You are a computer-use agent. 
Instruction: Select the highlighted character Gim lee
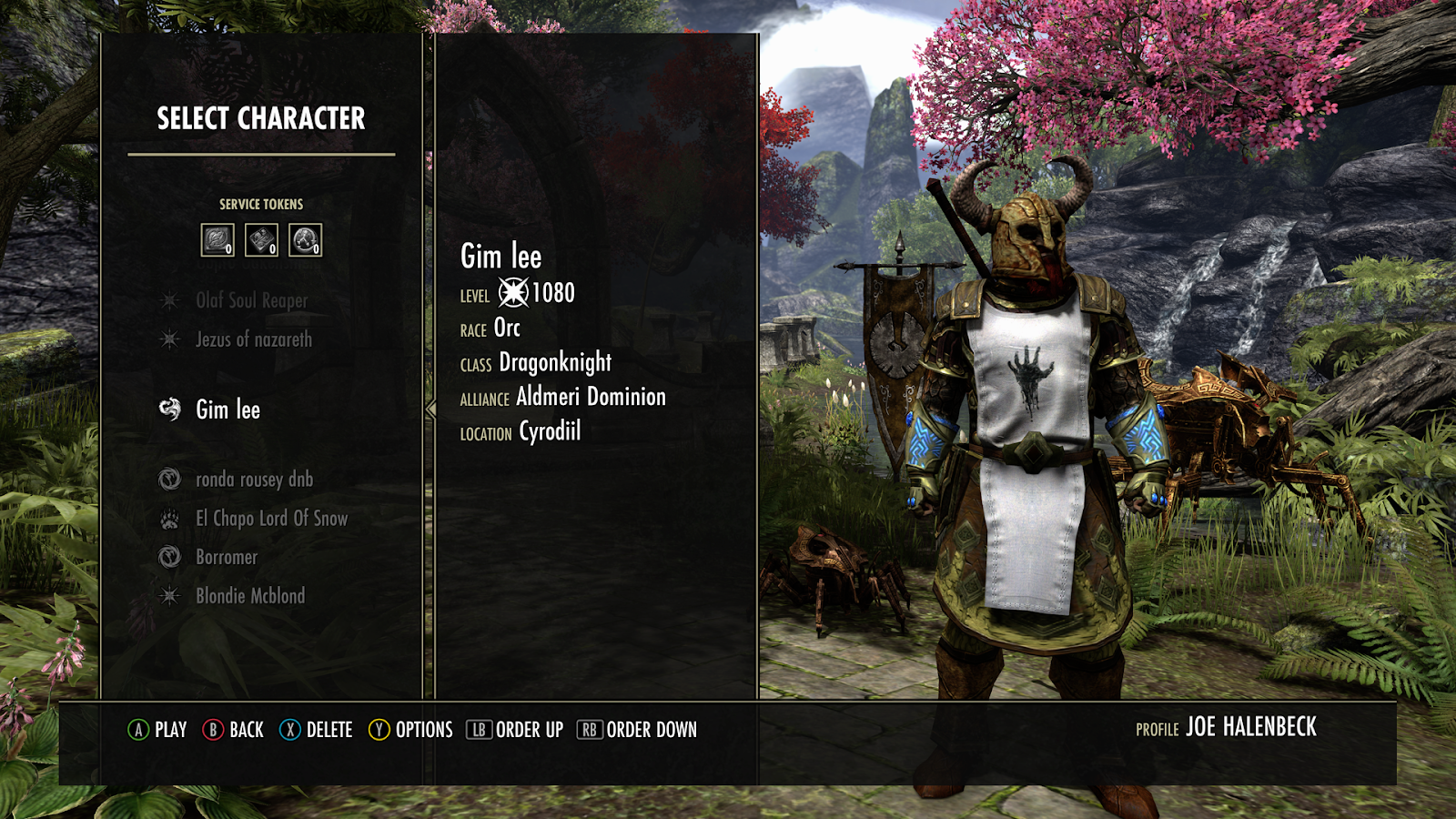[227, 409]
